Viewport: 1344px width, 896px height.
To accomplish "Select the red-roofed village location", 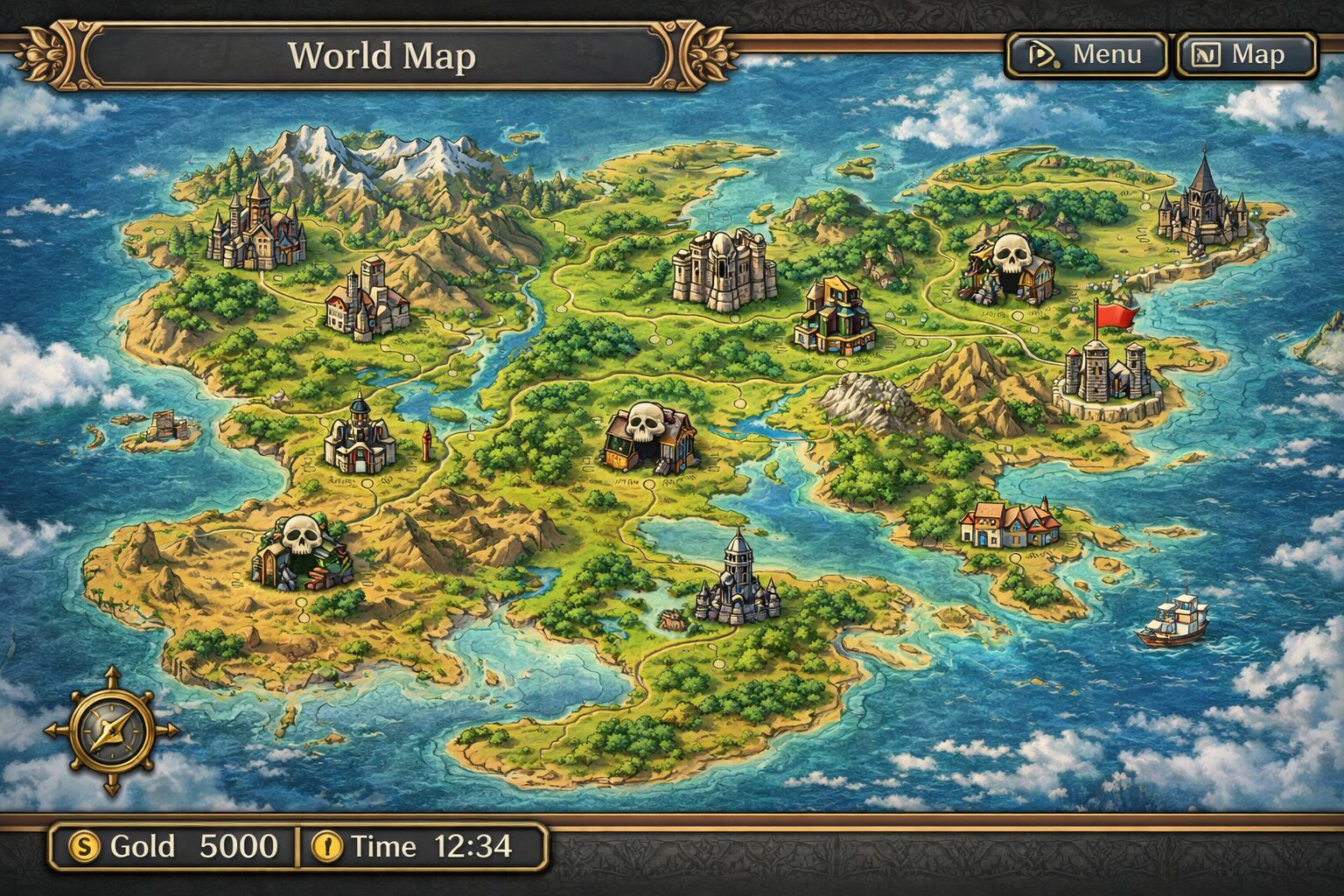I will coord(1010,523).
